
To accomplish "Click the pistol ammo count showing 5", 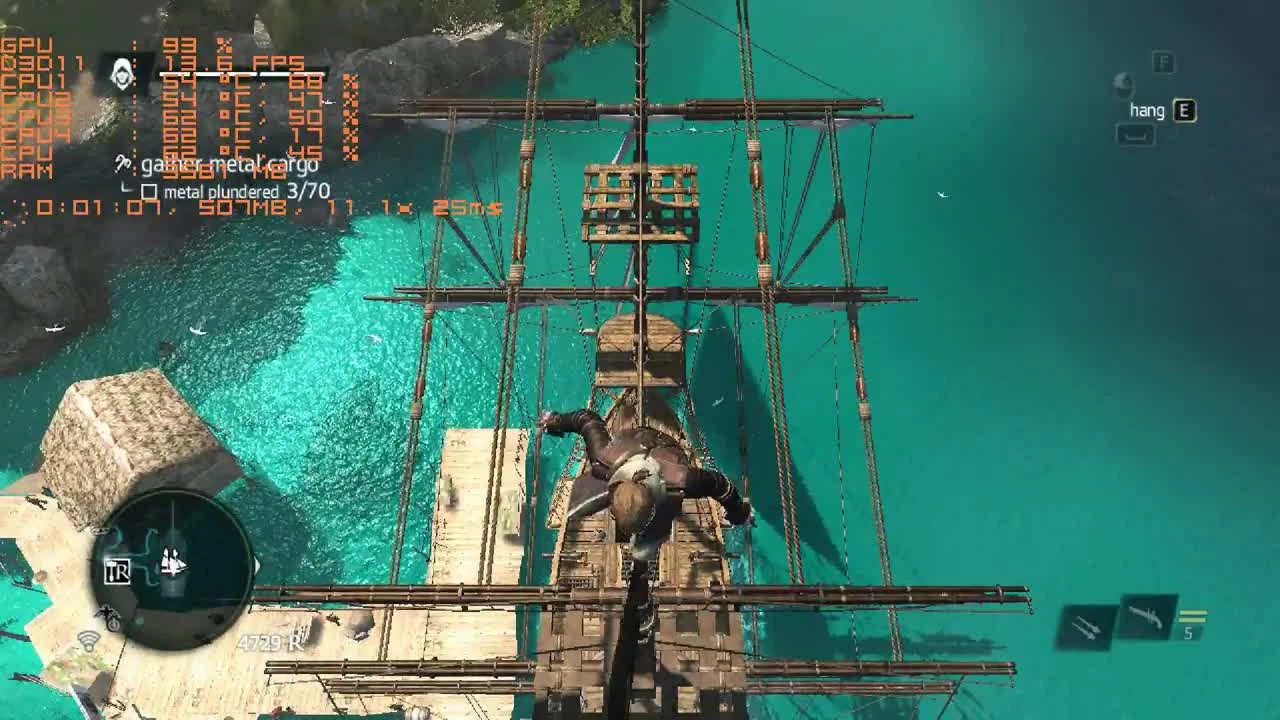I will pyautogui.click(x=1188, y=632).
